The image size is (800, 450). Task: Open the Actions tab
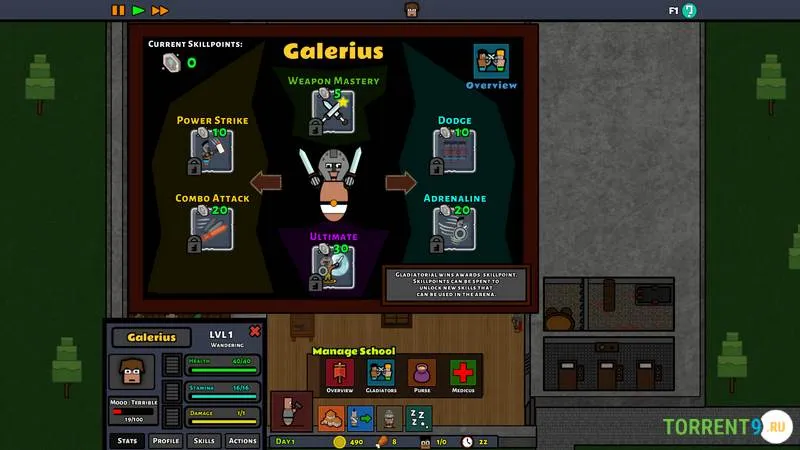[x=242, y=440]
